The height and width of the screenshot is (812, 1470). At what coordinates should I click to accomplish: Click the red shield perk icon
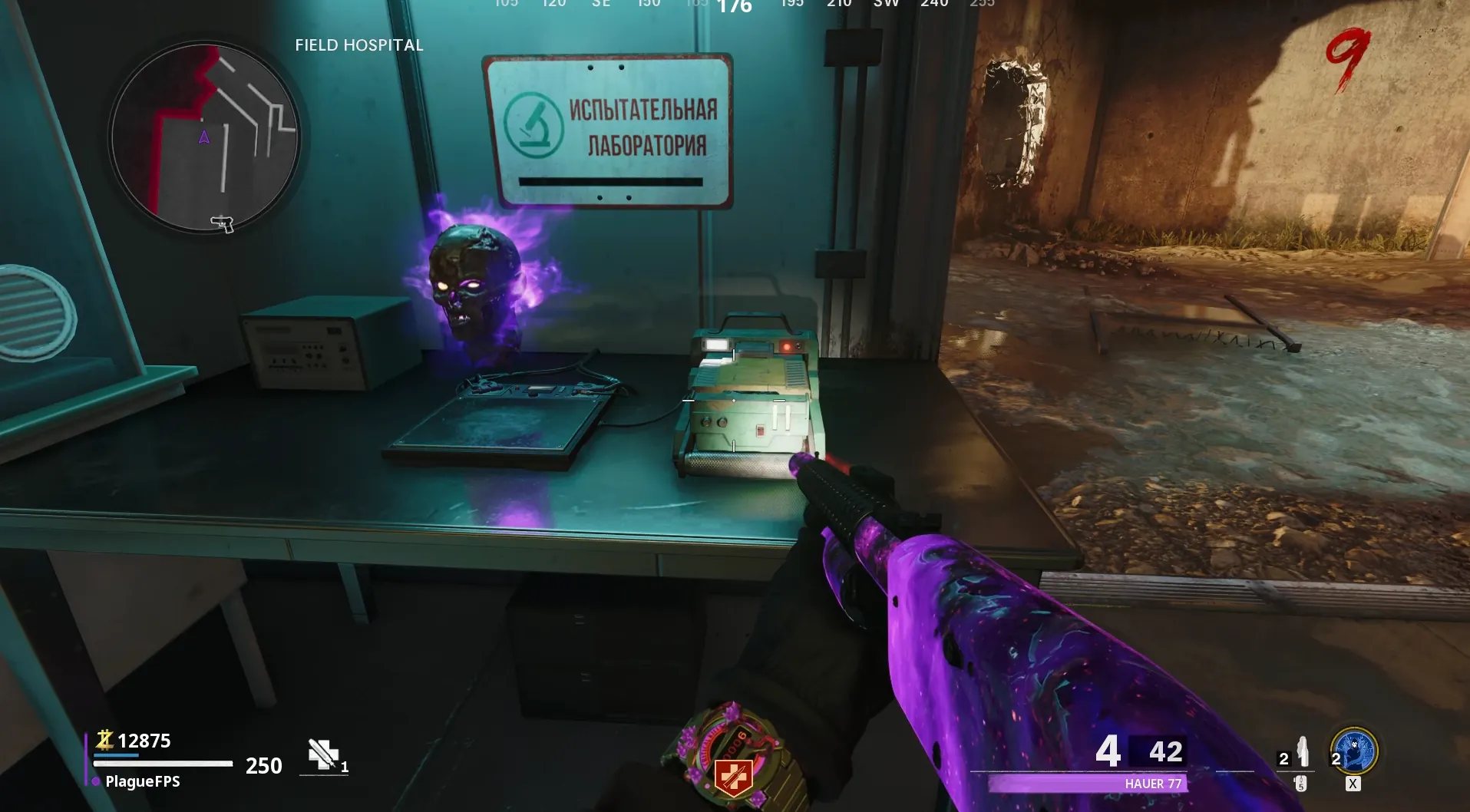coord(732,776)
